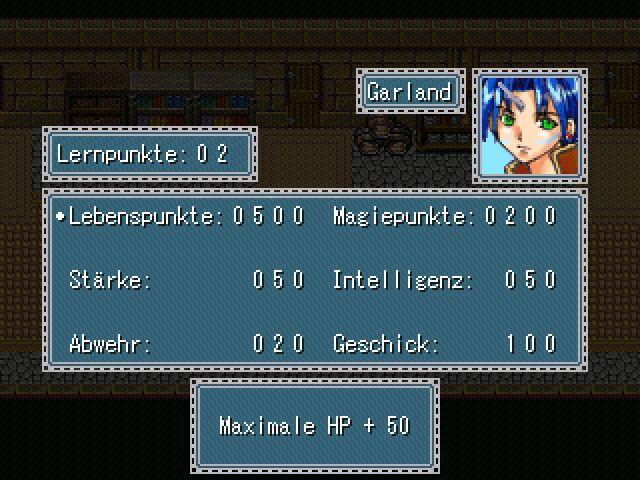Click Garland's character portrait
The image size is (640, 480).
pos(529,126)
